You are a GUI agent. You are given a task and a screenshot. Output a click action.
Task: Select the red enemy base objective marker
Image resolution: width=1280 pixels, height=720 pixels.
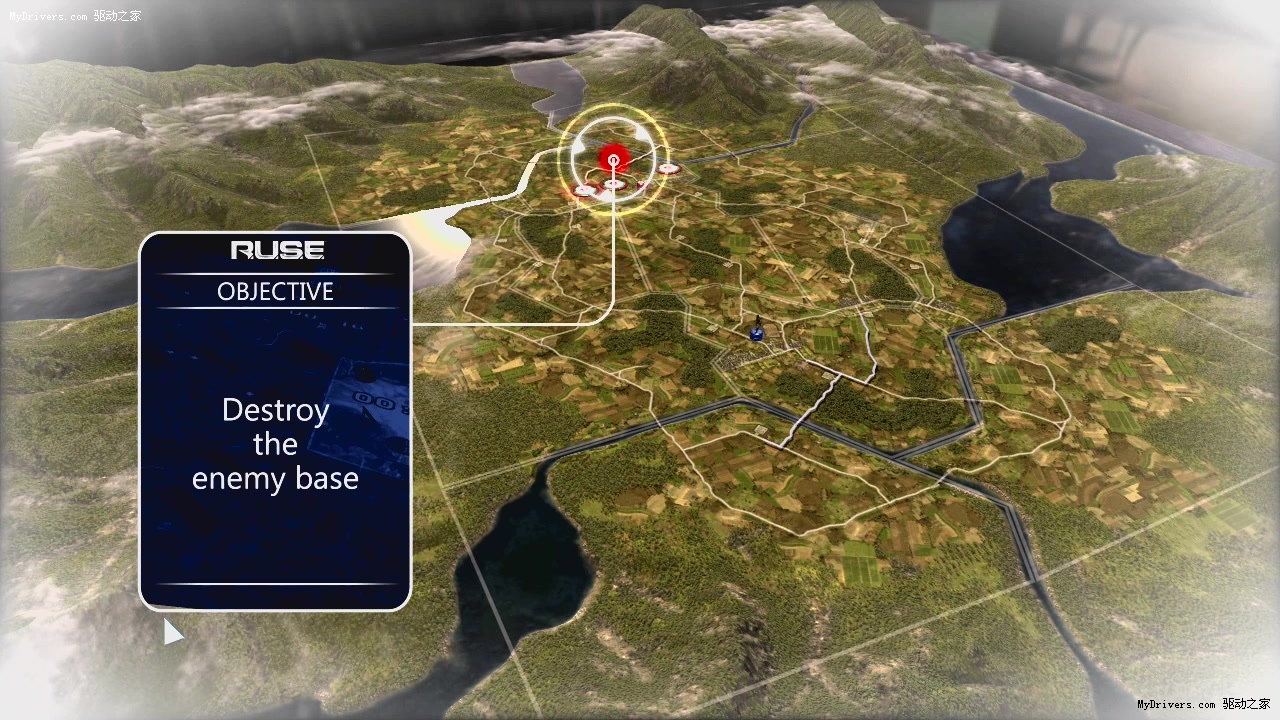[613, 158]
